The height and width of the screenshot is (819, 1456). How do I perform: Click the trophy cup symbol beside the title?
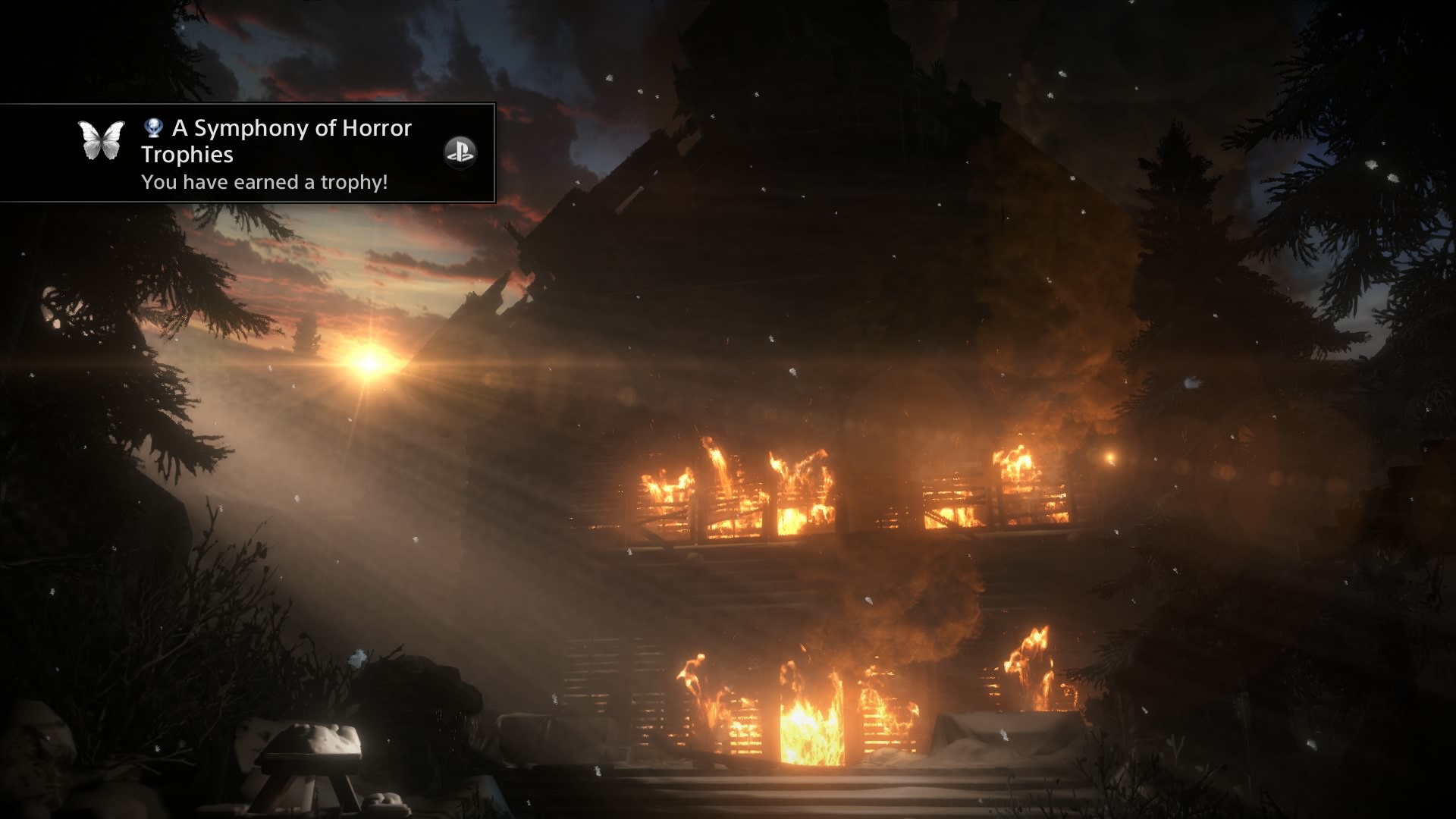(x=155, y=127)
